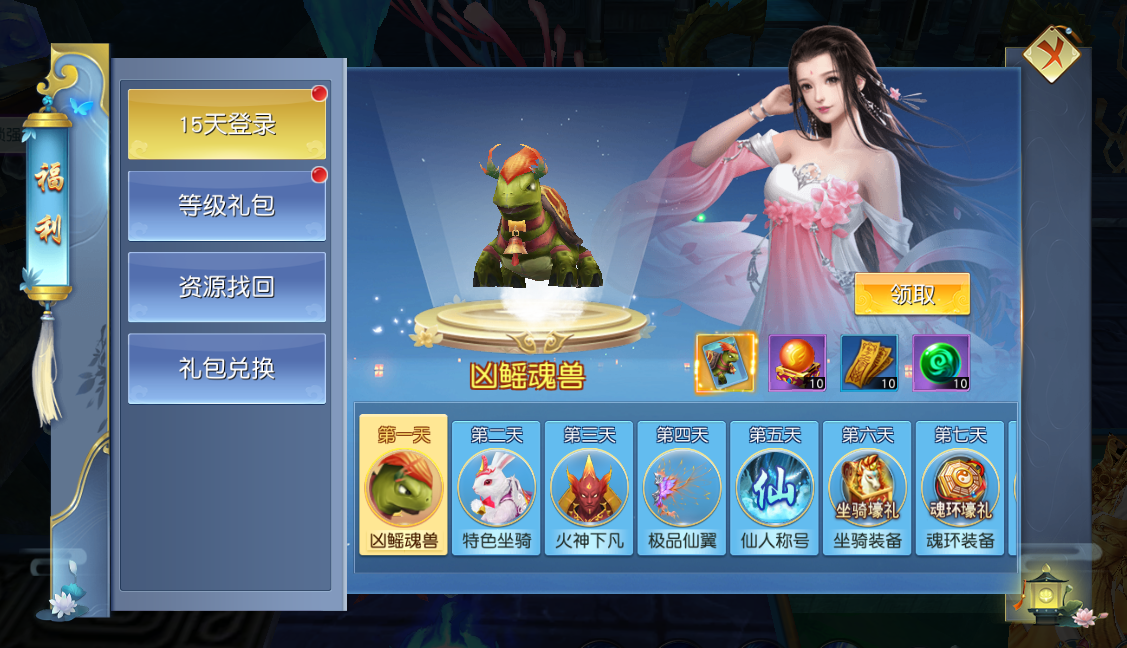This screenshot has height=648, width=1127.
Task: Close the welfare panel with the red X
Action: 1051,53
